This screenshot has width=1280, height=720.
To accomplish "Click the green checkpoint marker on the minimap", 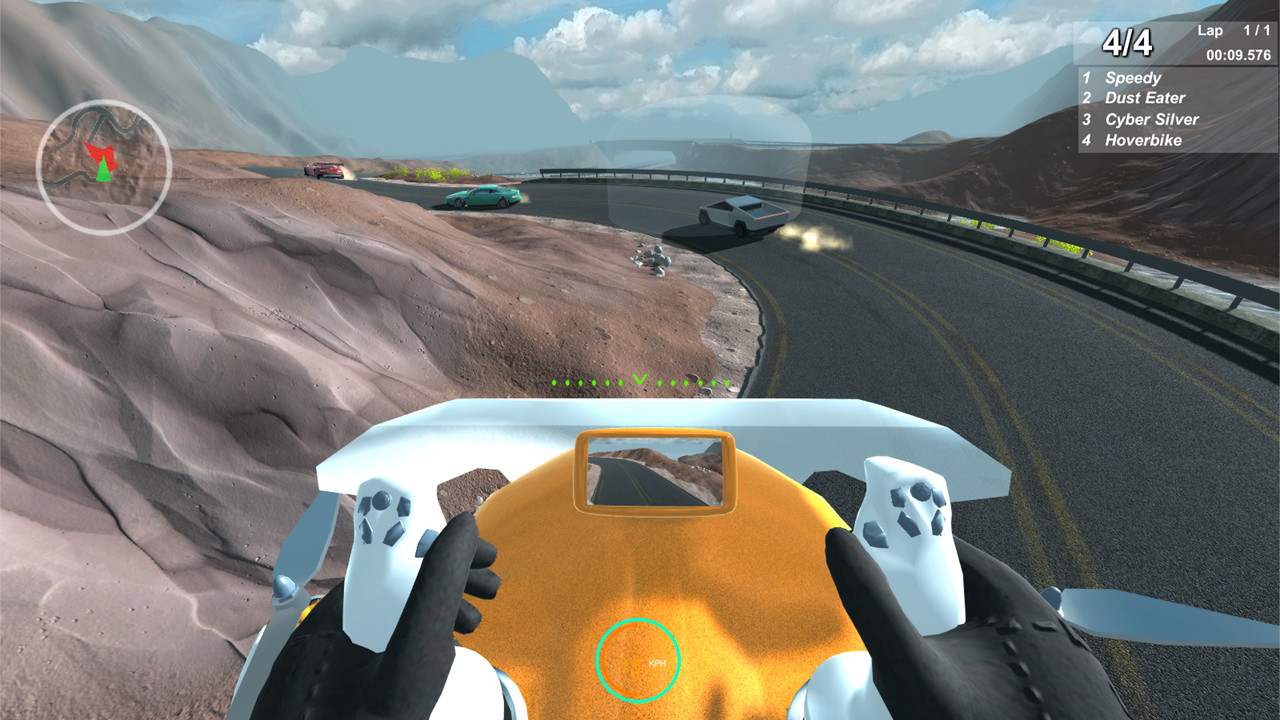I will (x=103, y=172).
